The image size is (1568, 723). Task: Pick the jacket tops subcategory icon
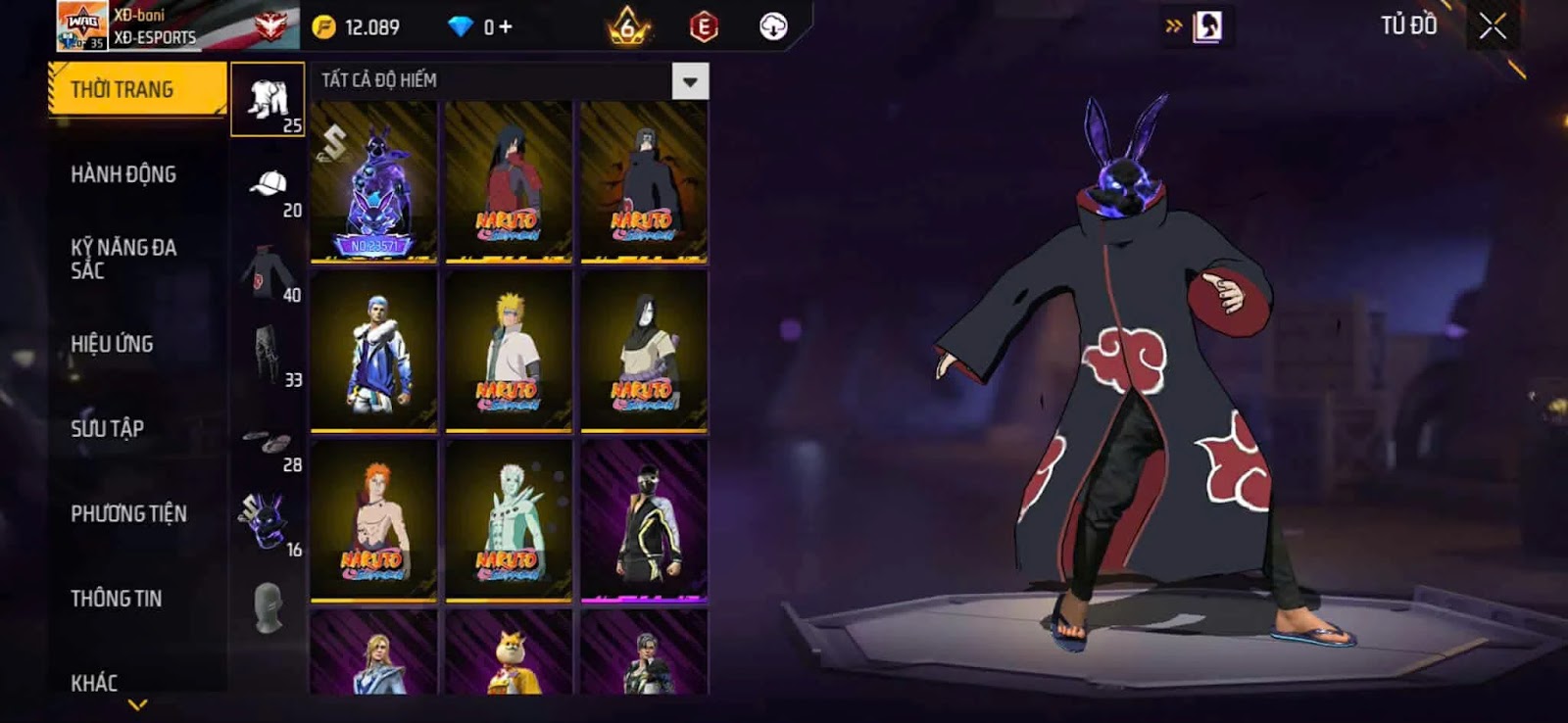click(268, 269)
